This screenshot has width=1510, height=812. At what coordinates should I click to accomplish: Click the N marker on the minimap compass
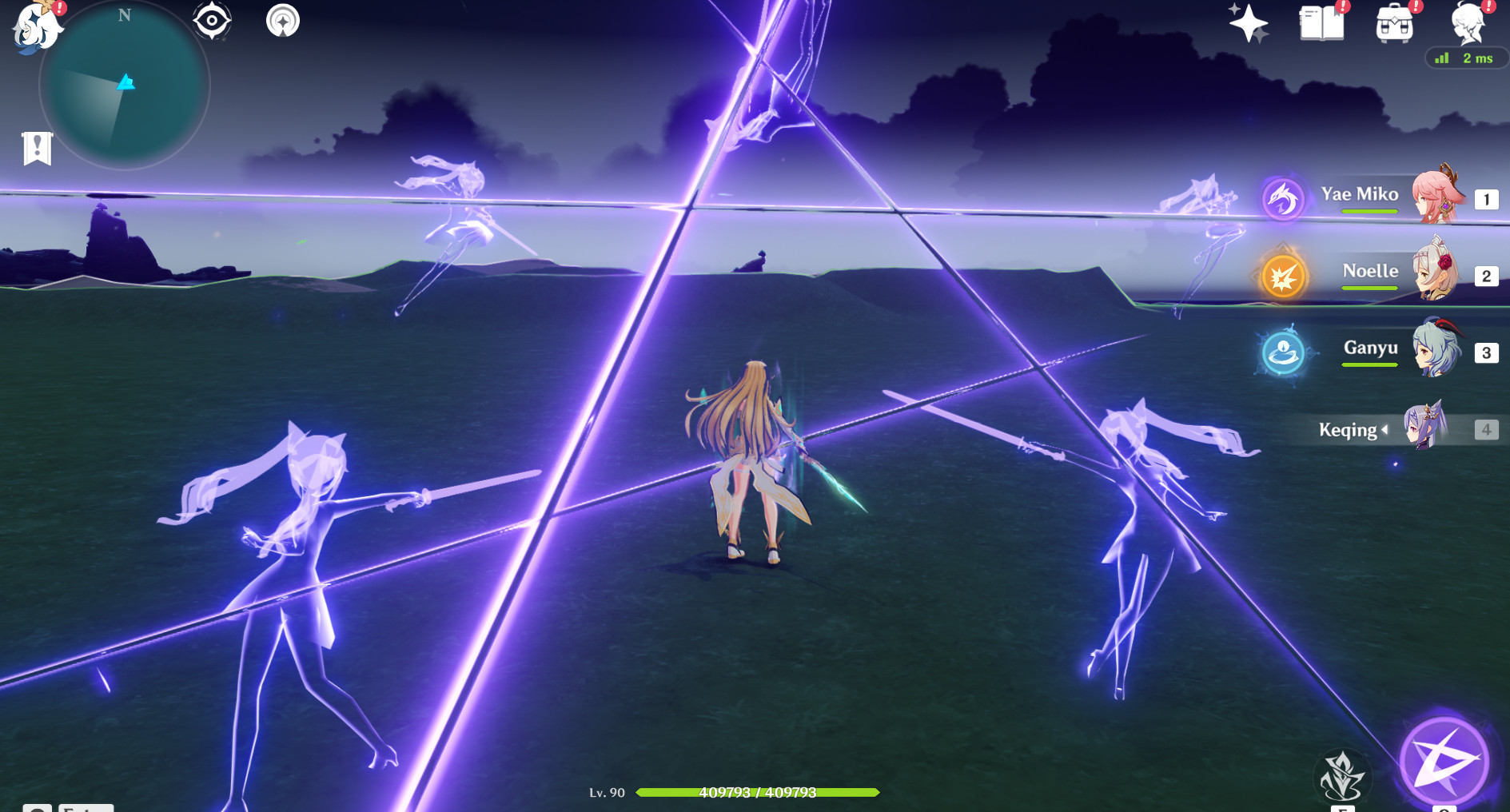(x=124, y=15)
